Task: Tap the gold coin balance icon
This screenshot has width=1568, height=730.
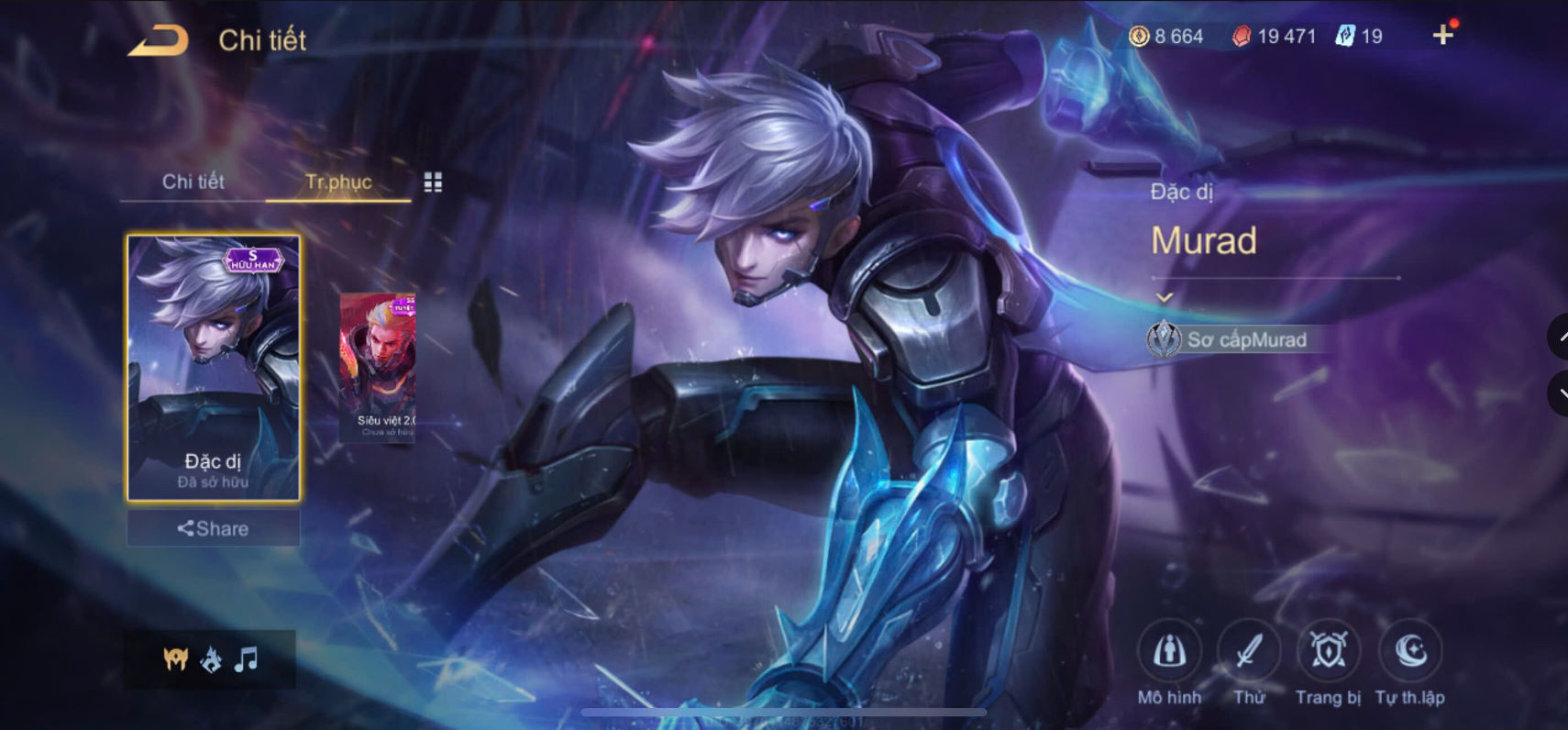Action: tap(1140, 37)
